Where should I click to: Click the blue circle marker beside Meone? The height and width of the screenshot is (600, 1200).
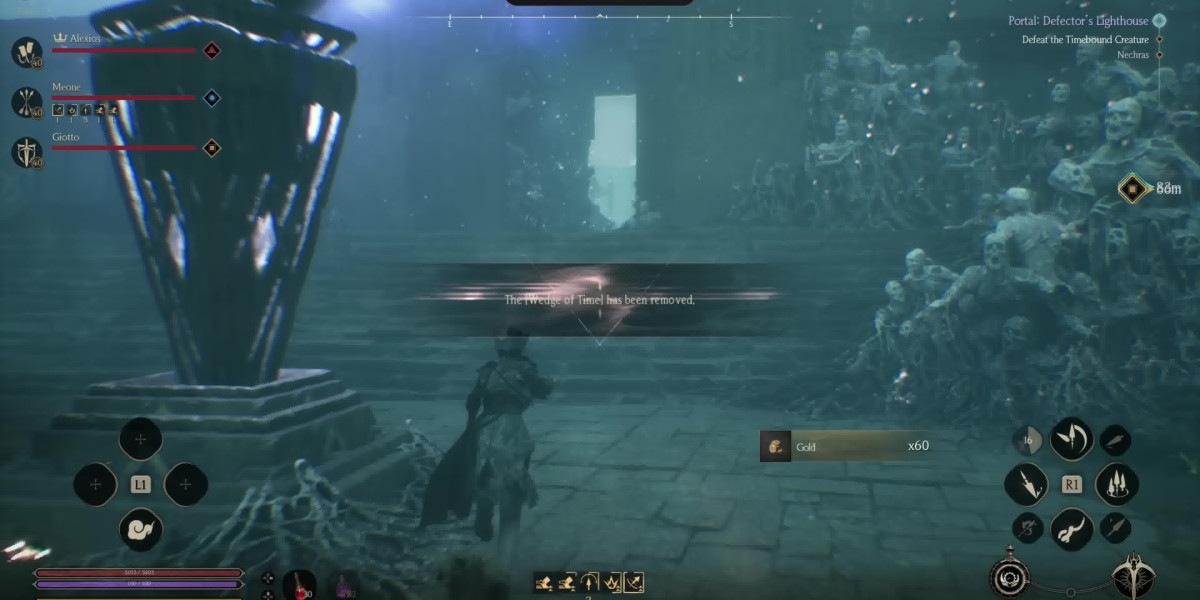click(211, 98)
